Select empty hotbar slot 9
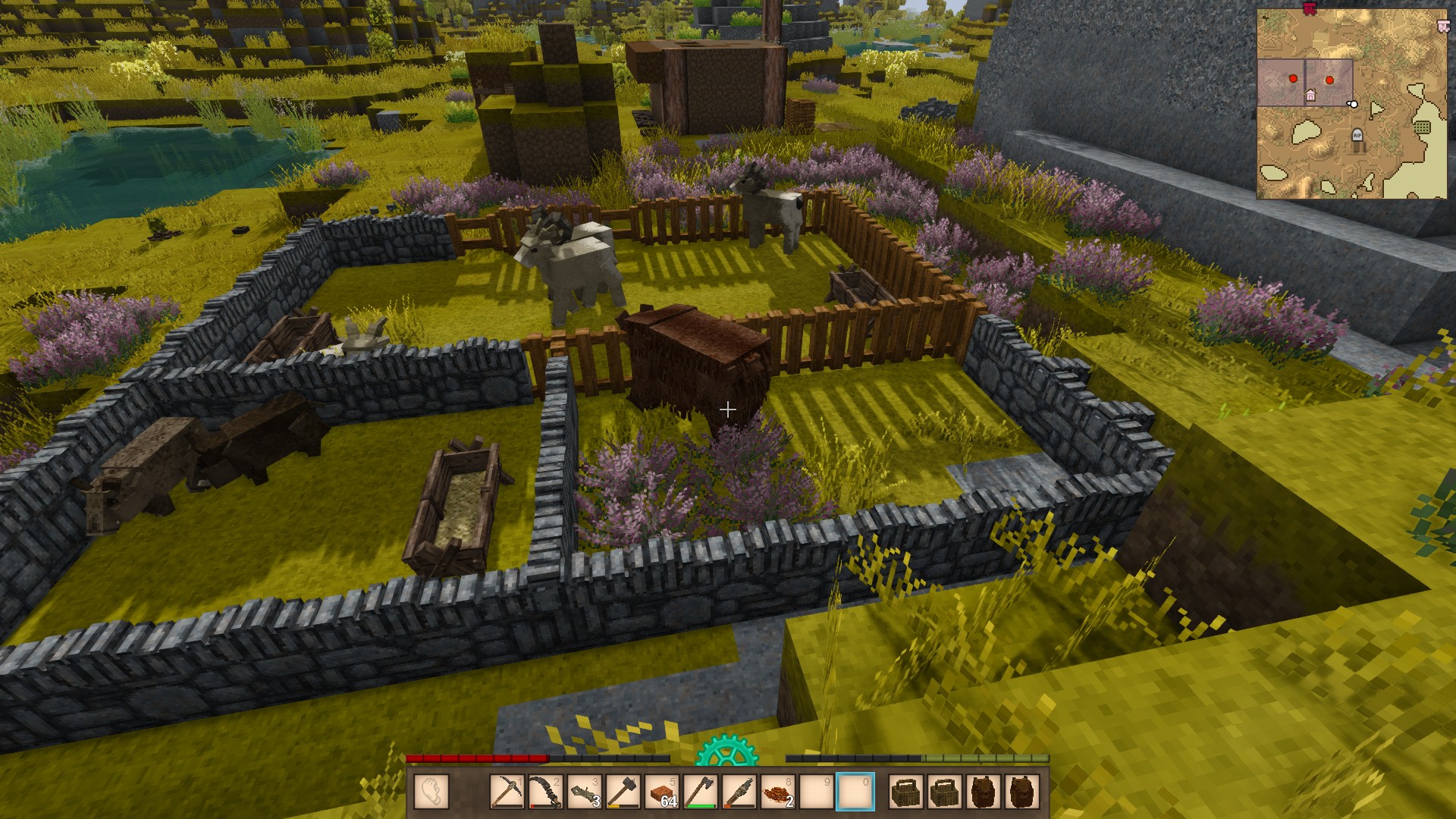1456x819 pixels. pyautogui.click(x=817, y=792)
